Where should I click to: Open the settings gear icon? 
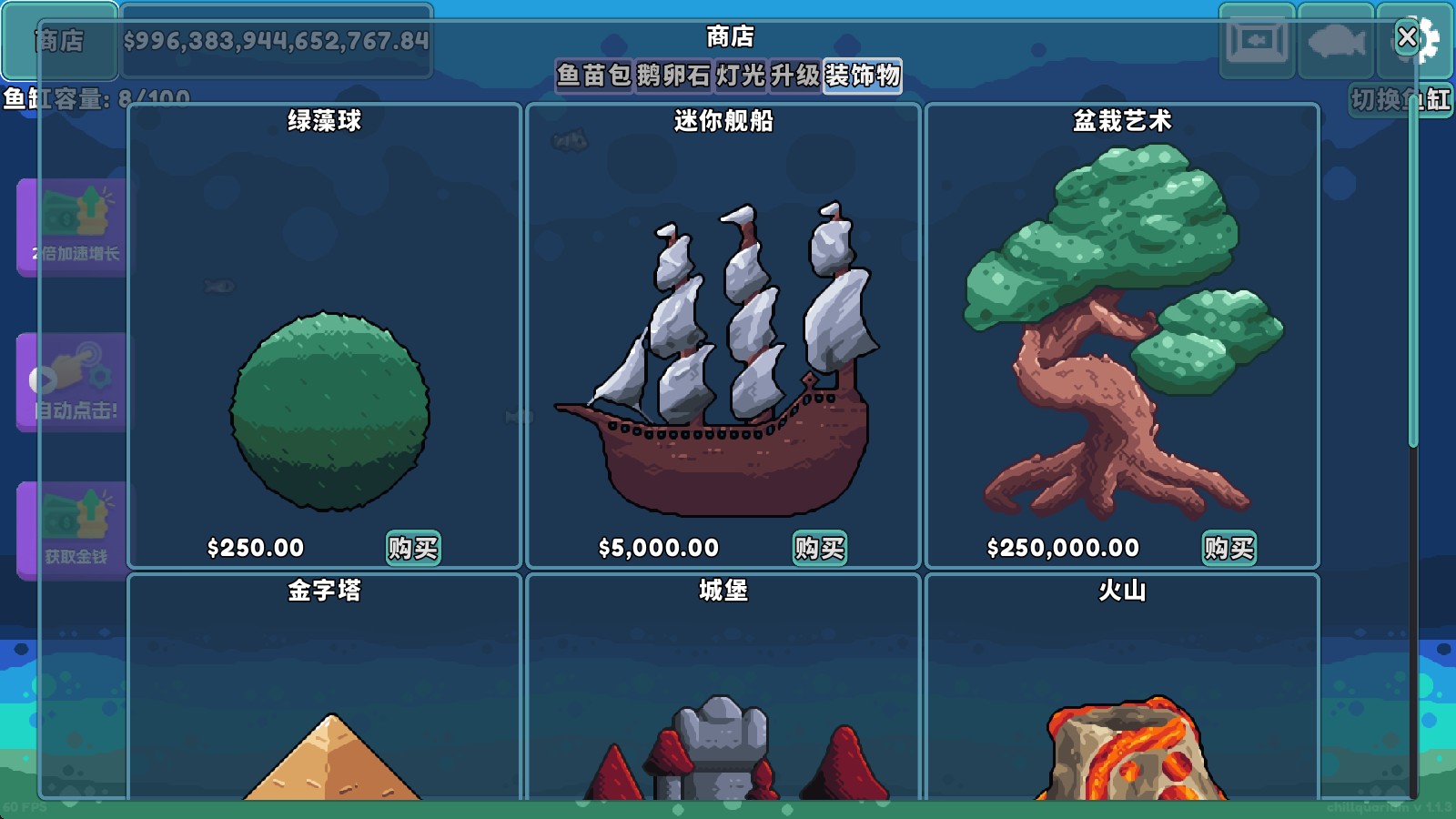1431,38
